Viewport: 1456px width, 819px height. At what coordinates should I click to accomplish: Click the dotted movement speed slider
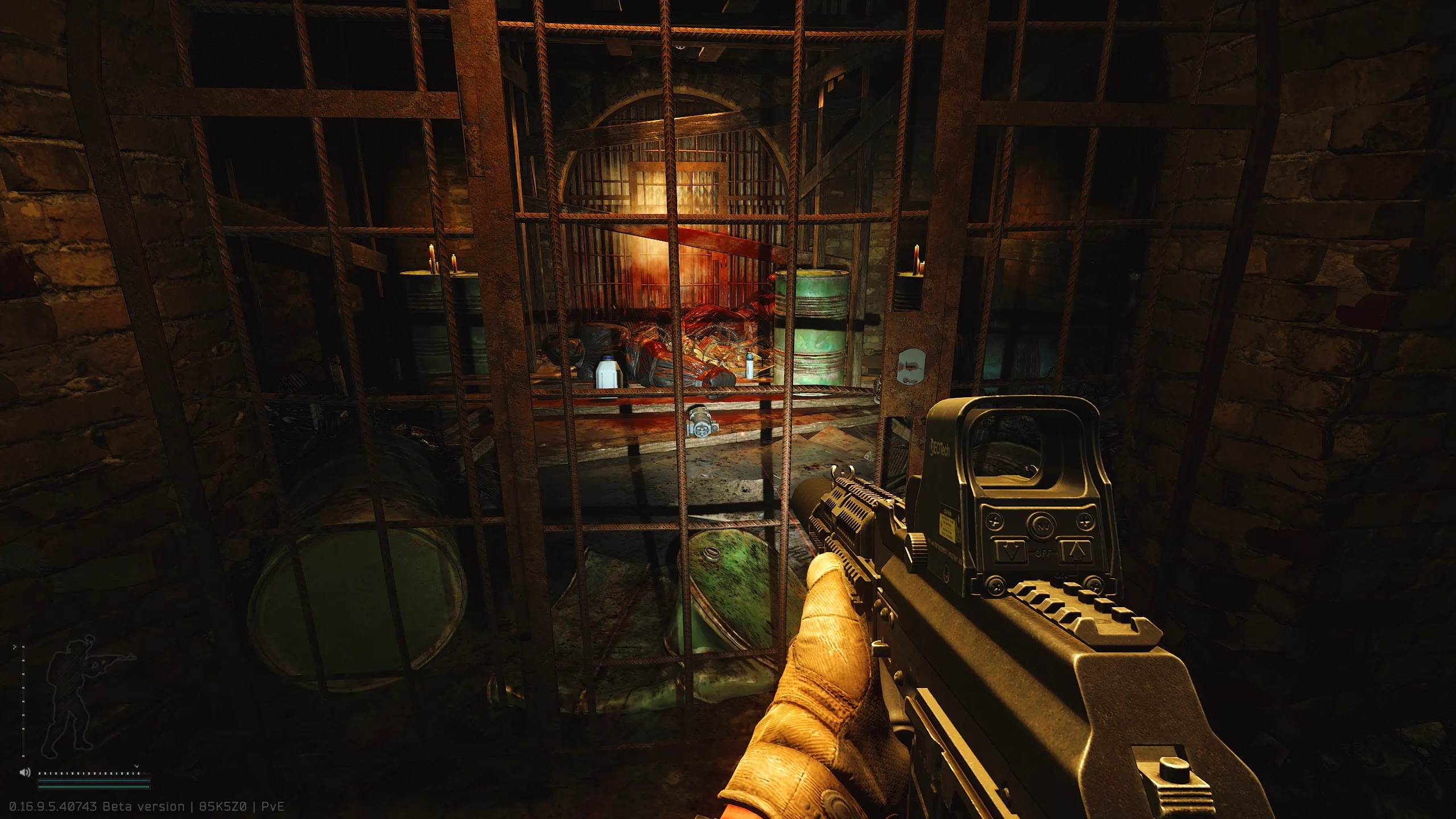89,773
